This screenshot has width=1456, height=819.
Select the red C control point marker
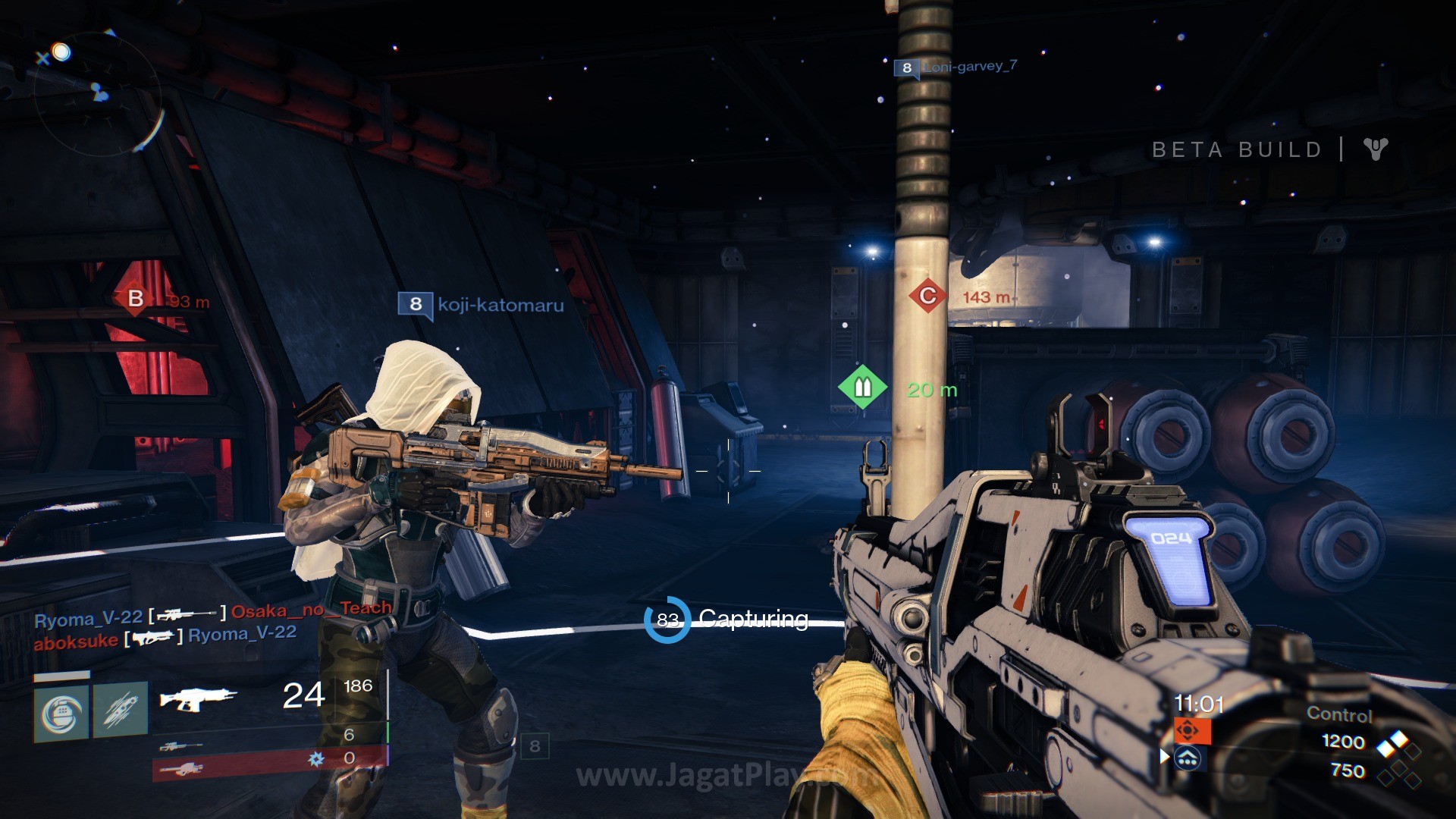[927, 296]
